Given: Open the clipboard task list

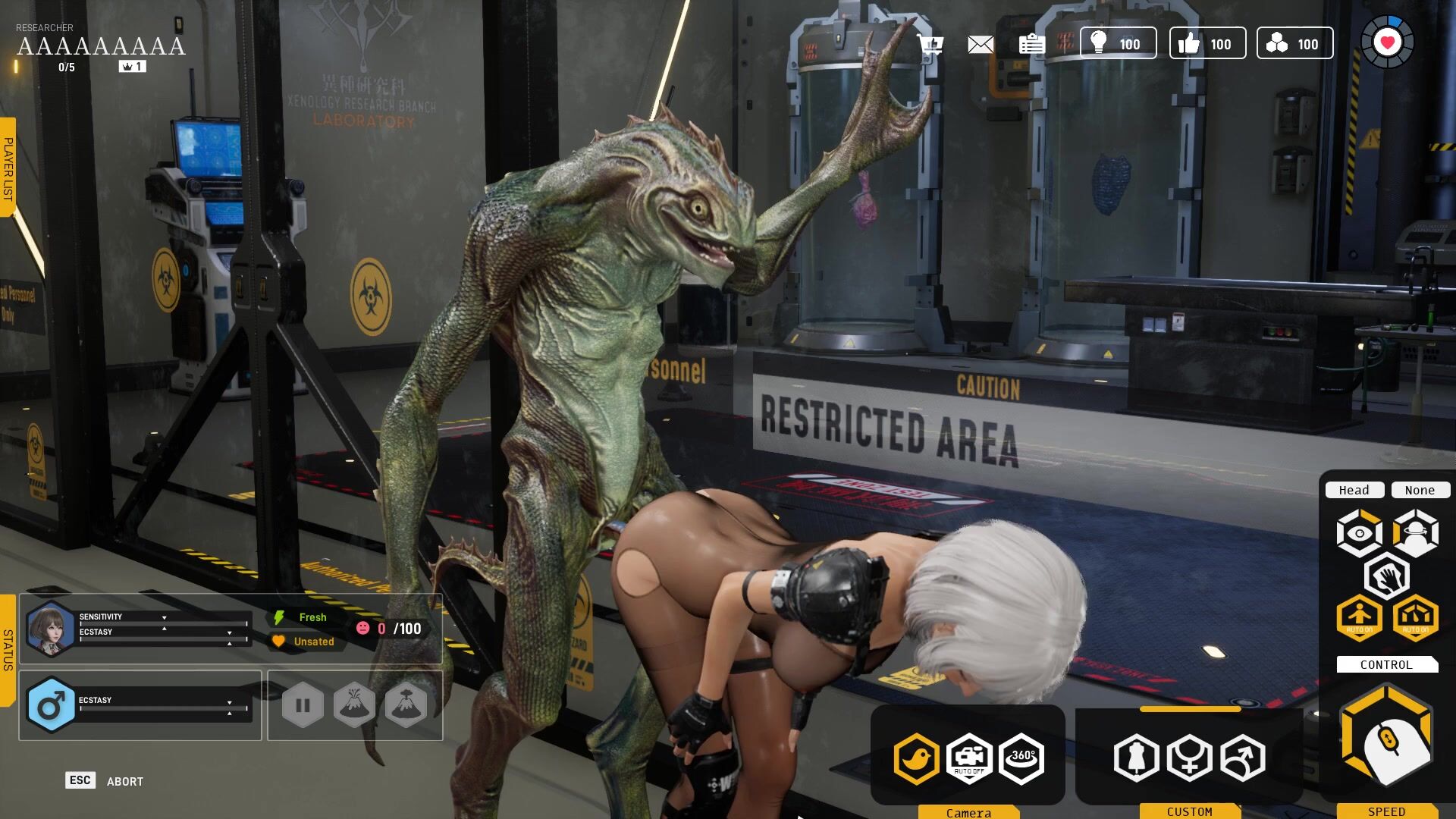Looking at the screenshot, I should 1031,45.
